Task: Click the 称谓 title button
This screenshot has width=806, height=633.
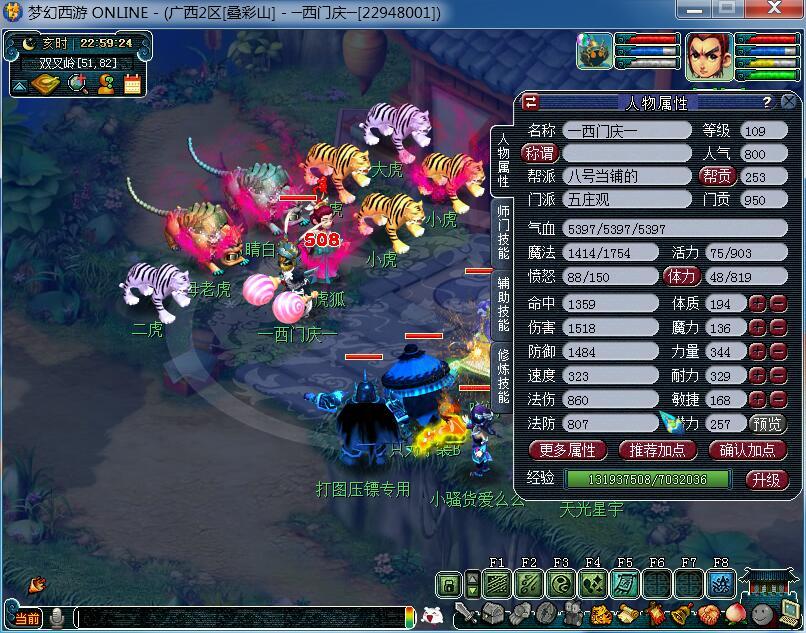Action: (540, 153)
